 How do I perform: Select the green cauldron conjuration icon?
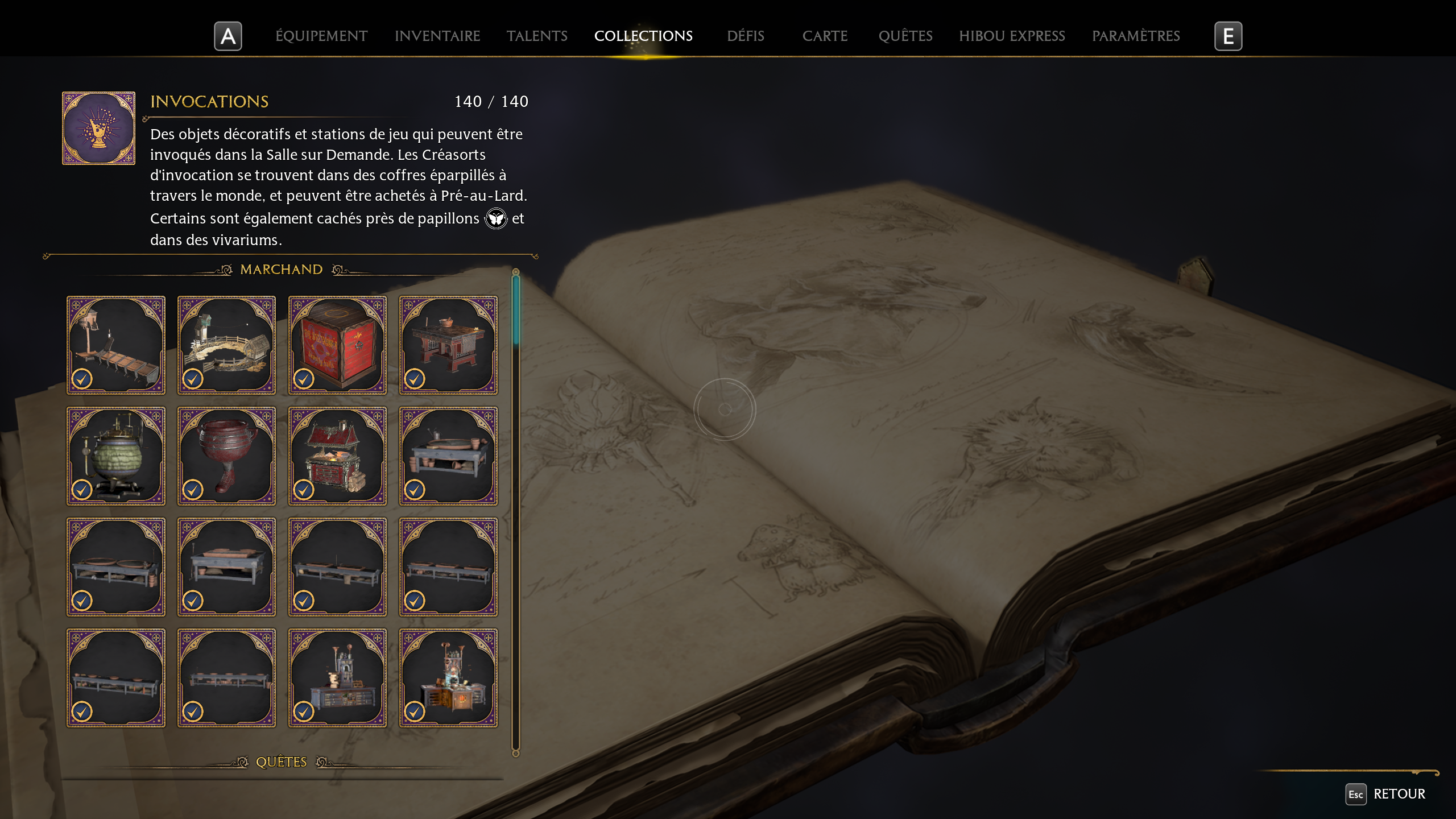[116, 455]
